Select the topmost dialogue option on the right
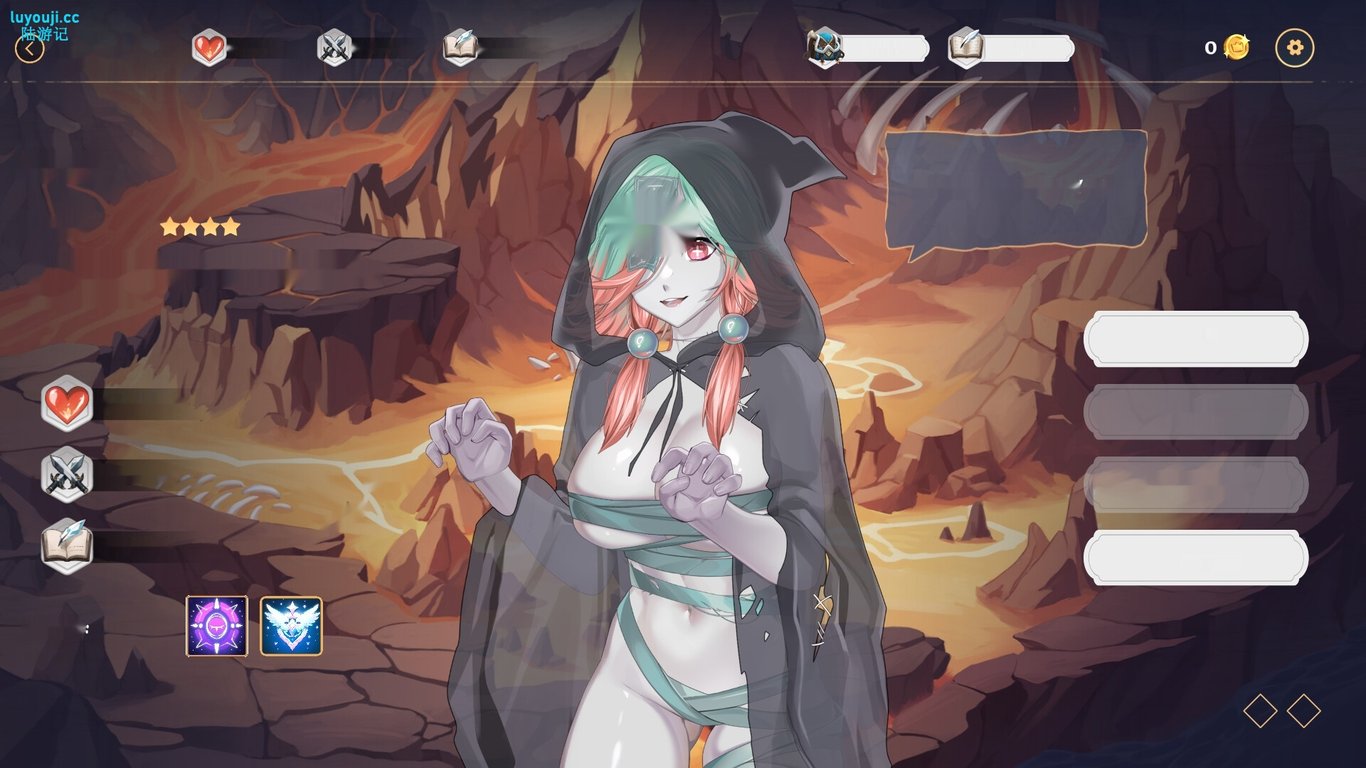Image resolution: width=1366 pixels, height=768 pixels. point(1196,338)
